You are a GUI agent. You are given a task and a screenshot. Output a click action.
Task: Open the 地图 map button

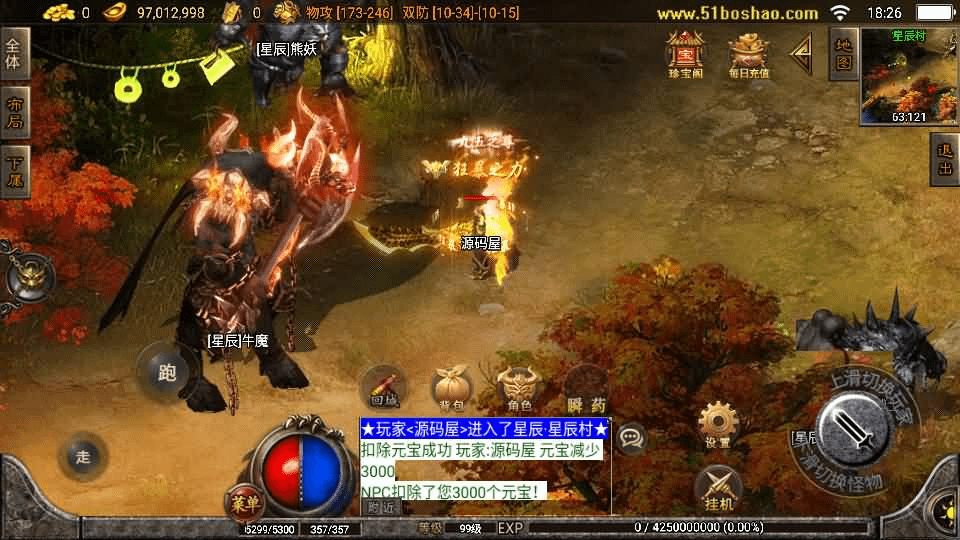pos(843,53)
